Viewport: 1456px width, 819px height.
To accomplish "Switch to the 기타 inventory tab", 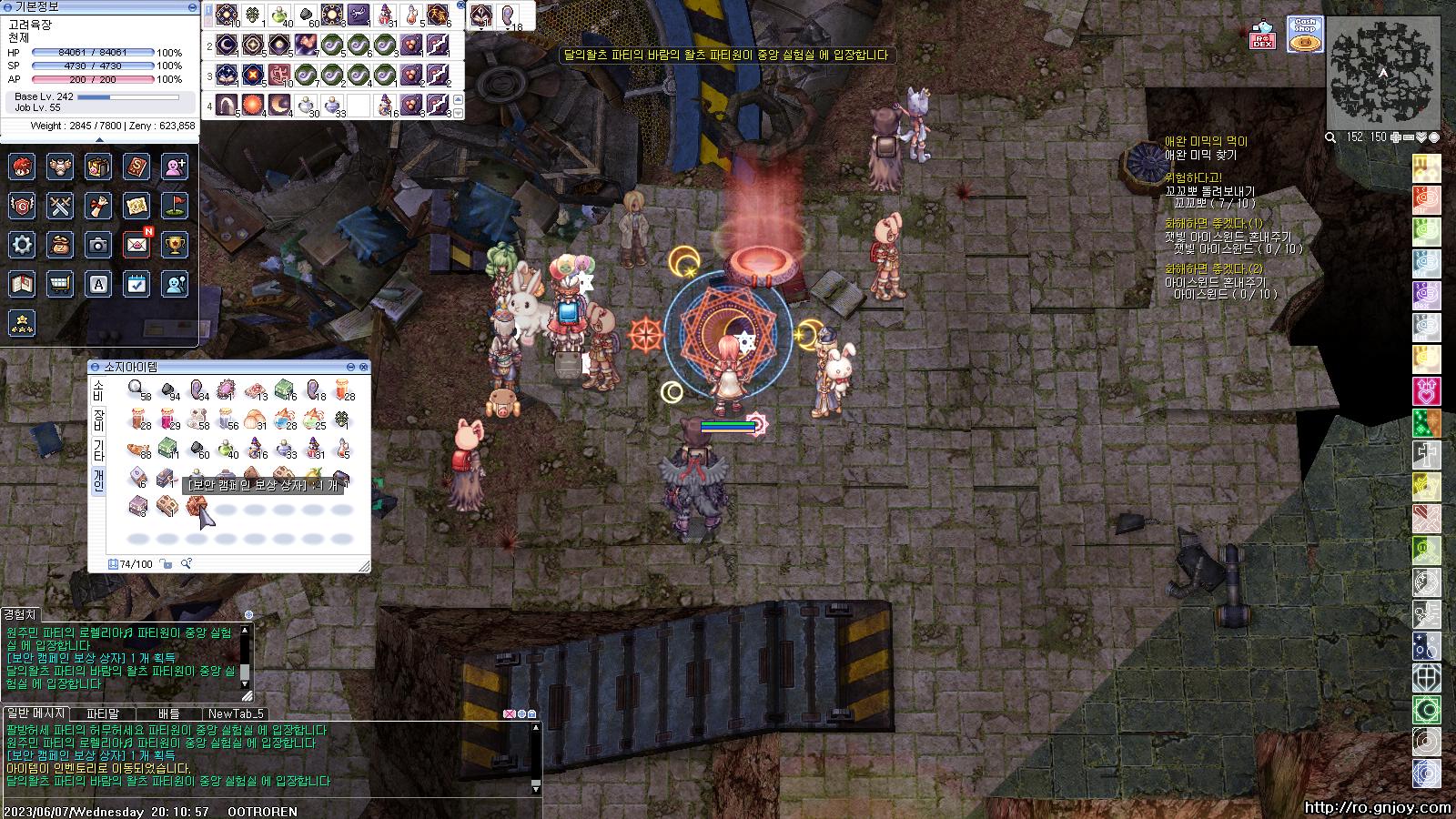I will point(98,451).
